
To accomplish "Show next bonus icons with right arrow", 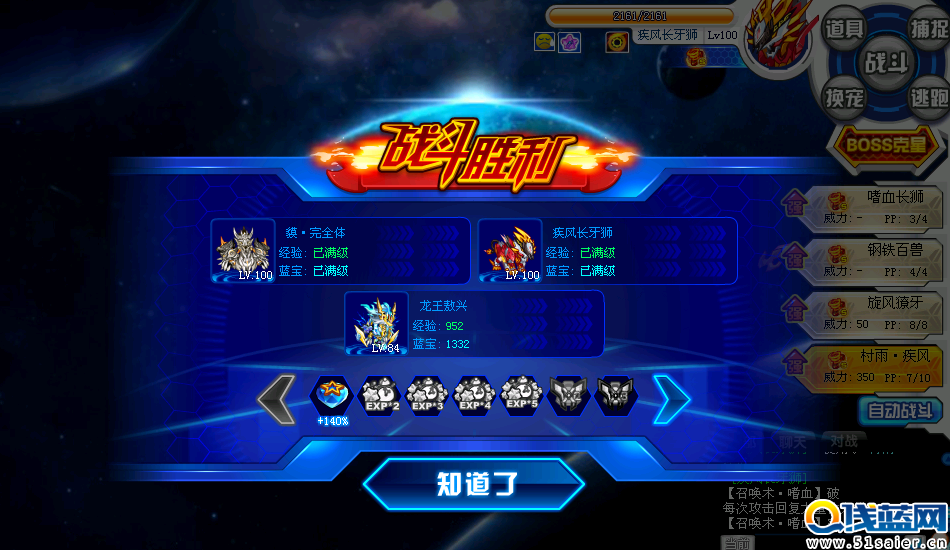I will (x=671, y=399).
